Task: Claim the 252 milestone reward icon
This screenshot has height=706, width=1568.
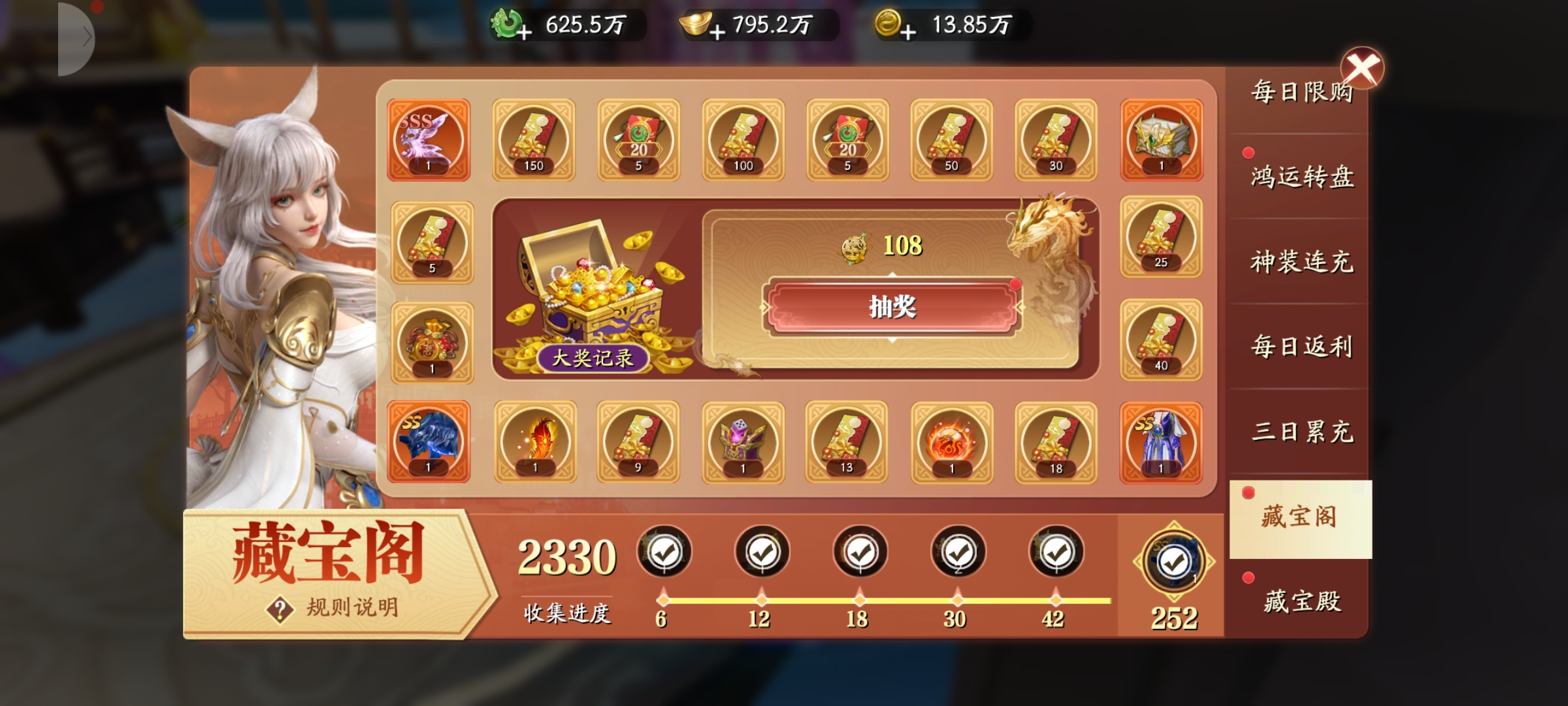Action: pos(1174,562)
